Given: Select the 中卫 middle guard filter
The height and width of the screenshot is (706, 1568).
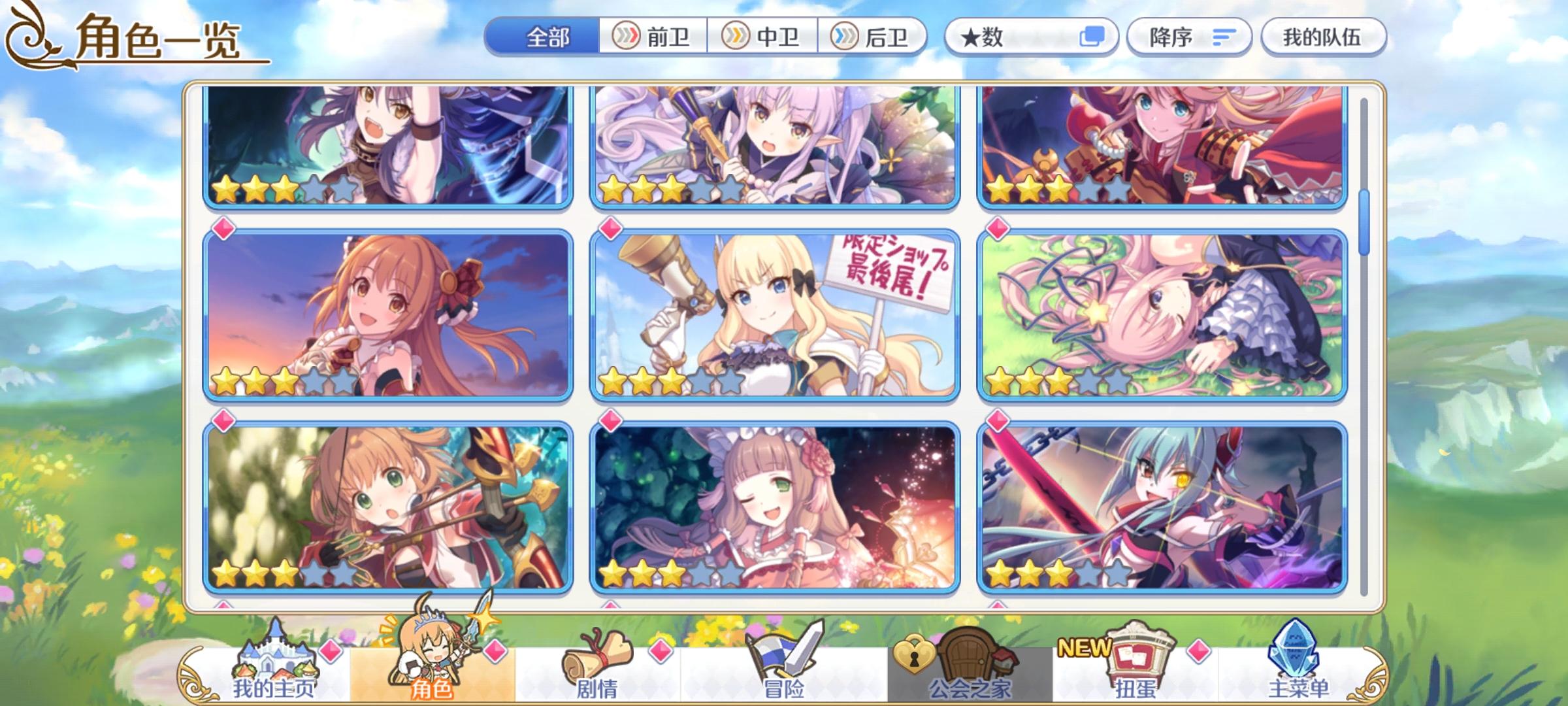Looking at the screenshot, I should pyautogui.click(x=762, y=37).
